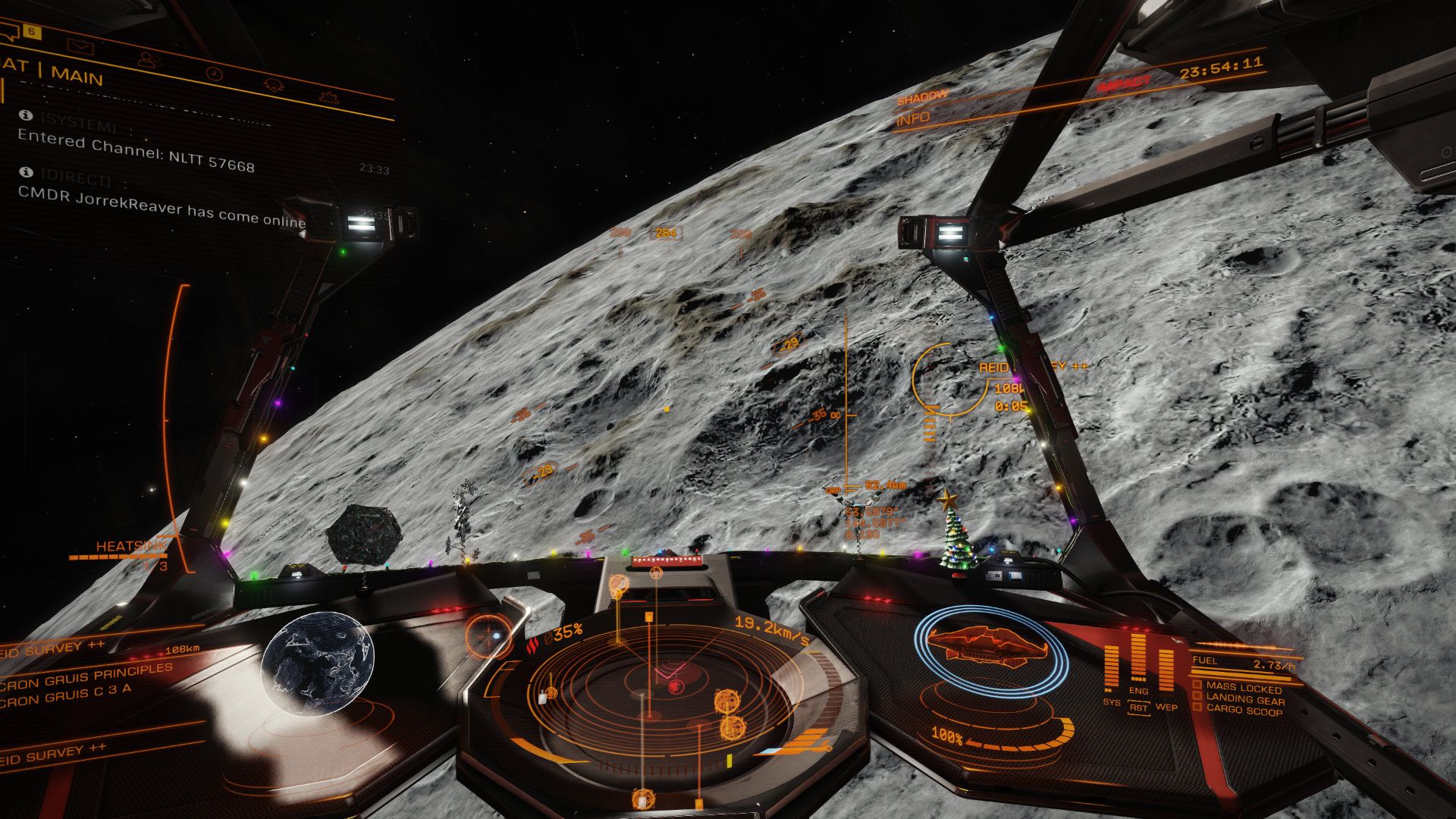Image resolution: width=1456 pixels, height=819 pixels.
Task: Select the WEP power distributor bar
Action: point(1166,670)
